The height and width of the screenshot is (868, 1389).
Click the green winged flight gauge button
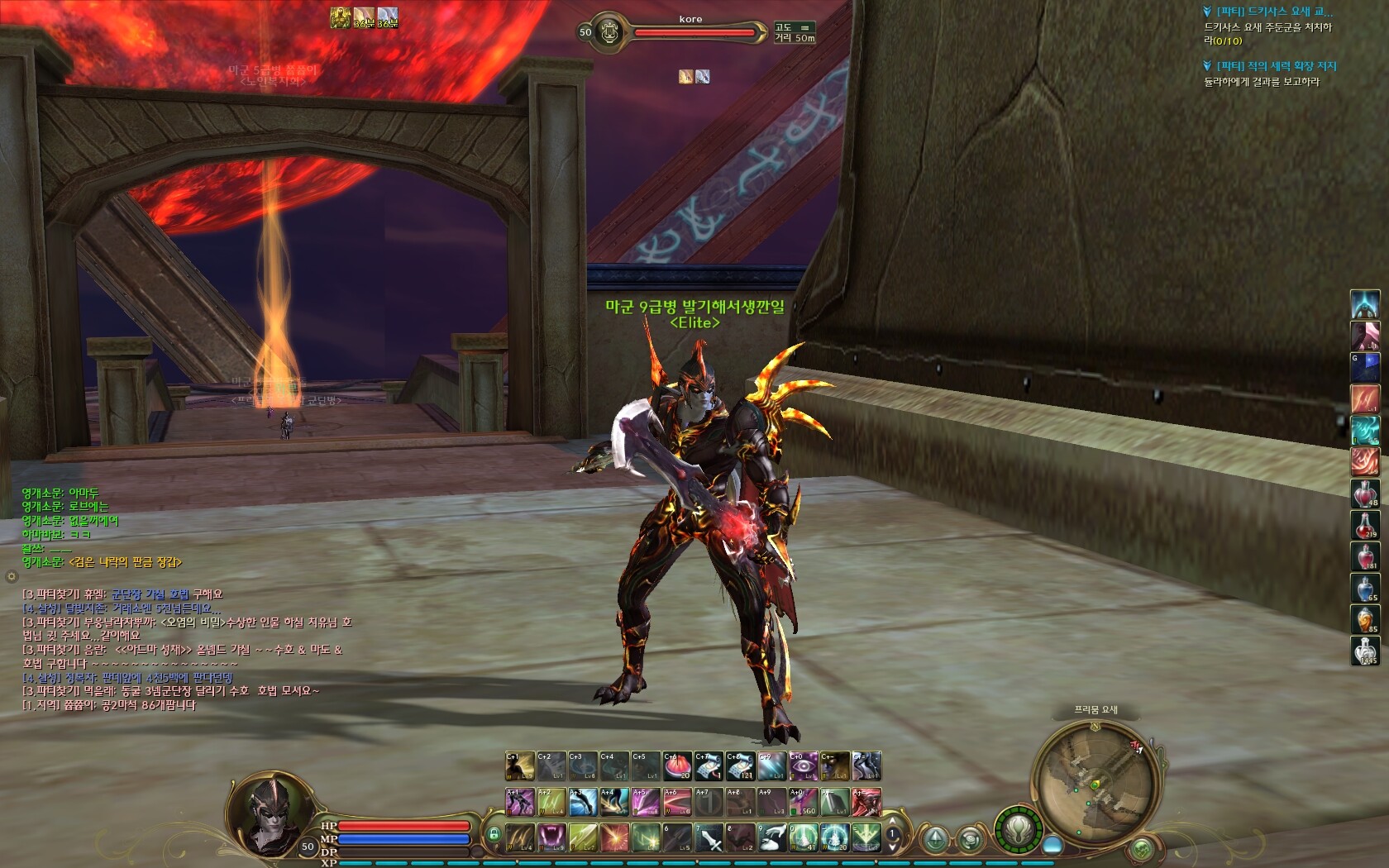(x=1019, y=827)
